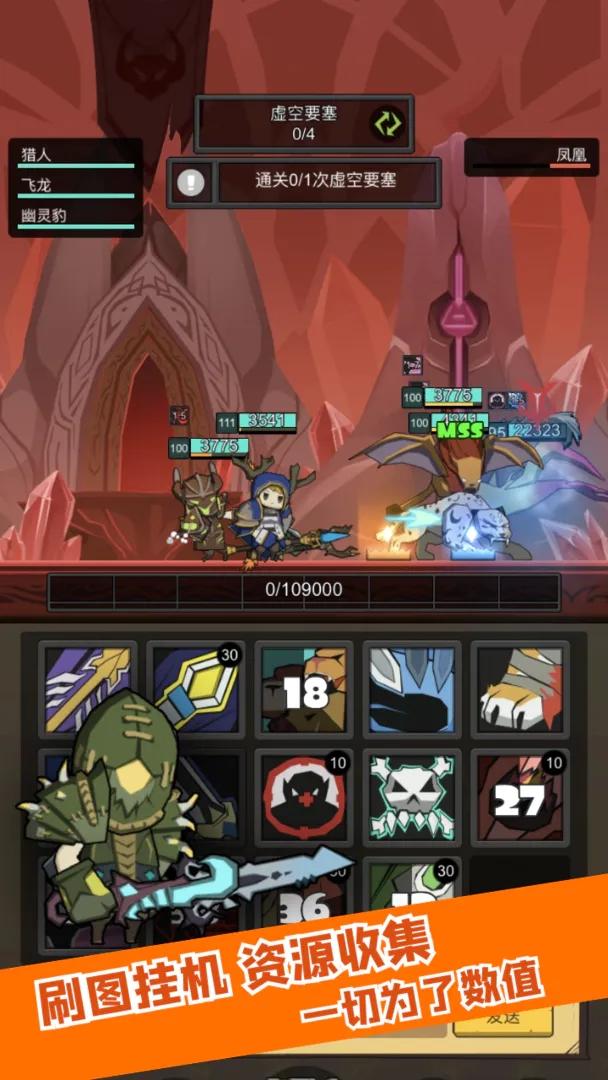Image resolution: width=608 pixels, height=1080 pixels.
Task: Open the exclamation mark quest alert
Action: (x=191, y=182)
